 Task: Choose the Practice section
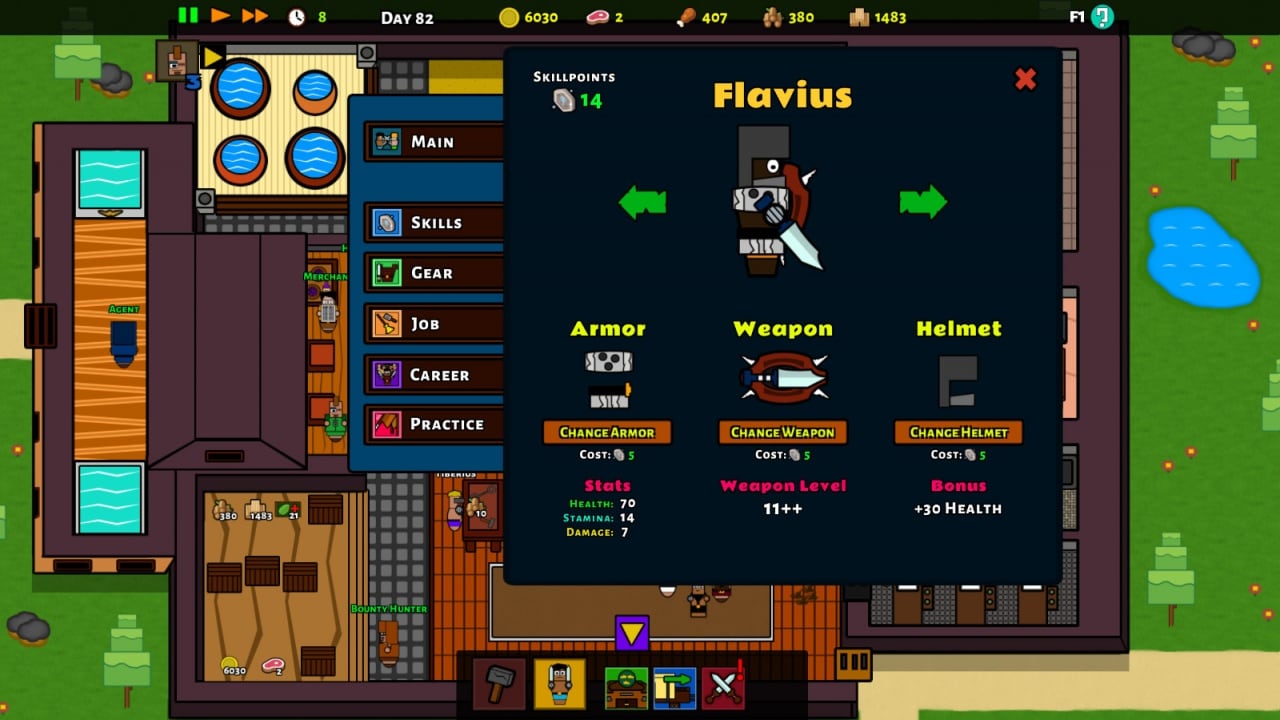pos(435,424)
